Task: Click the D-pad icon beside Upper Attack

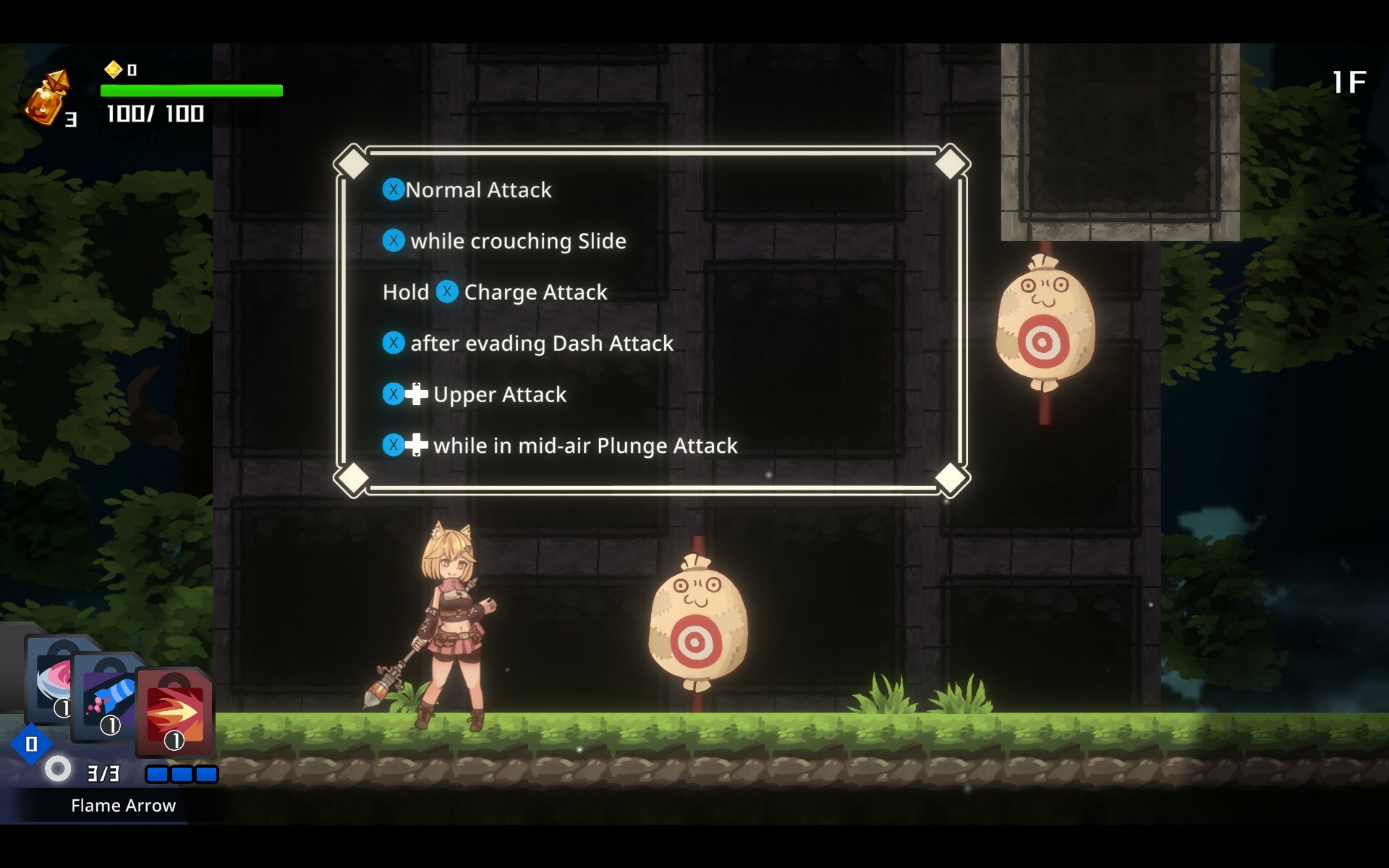Action: click(415, 394)
